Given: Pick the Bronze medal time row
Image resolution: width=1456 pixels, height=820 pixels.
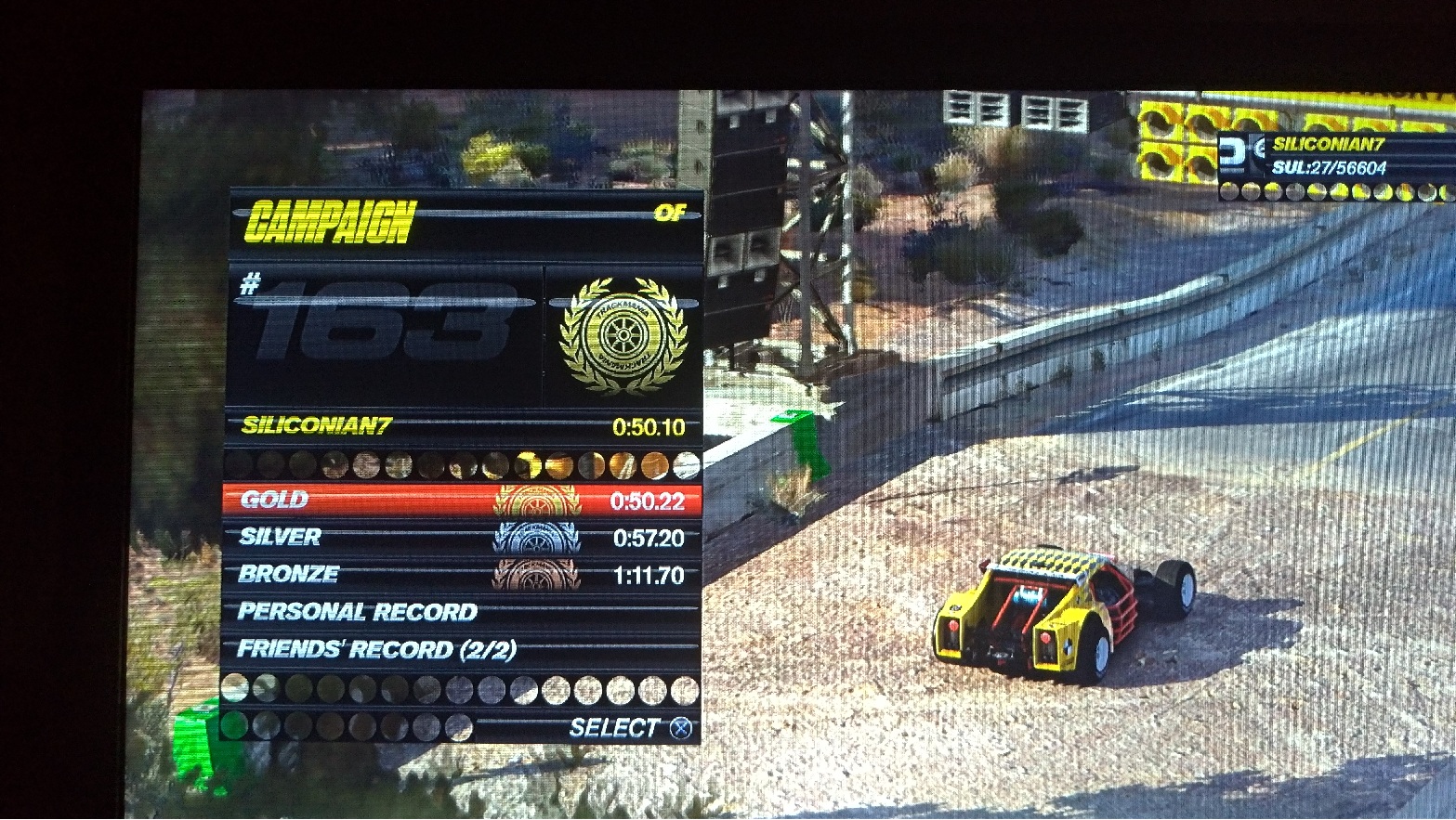Looking at the screenshot, I should click(462, 575).
